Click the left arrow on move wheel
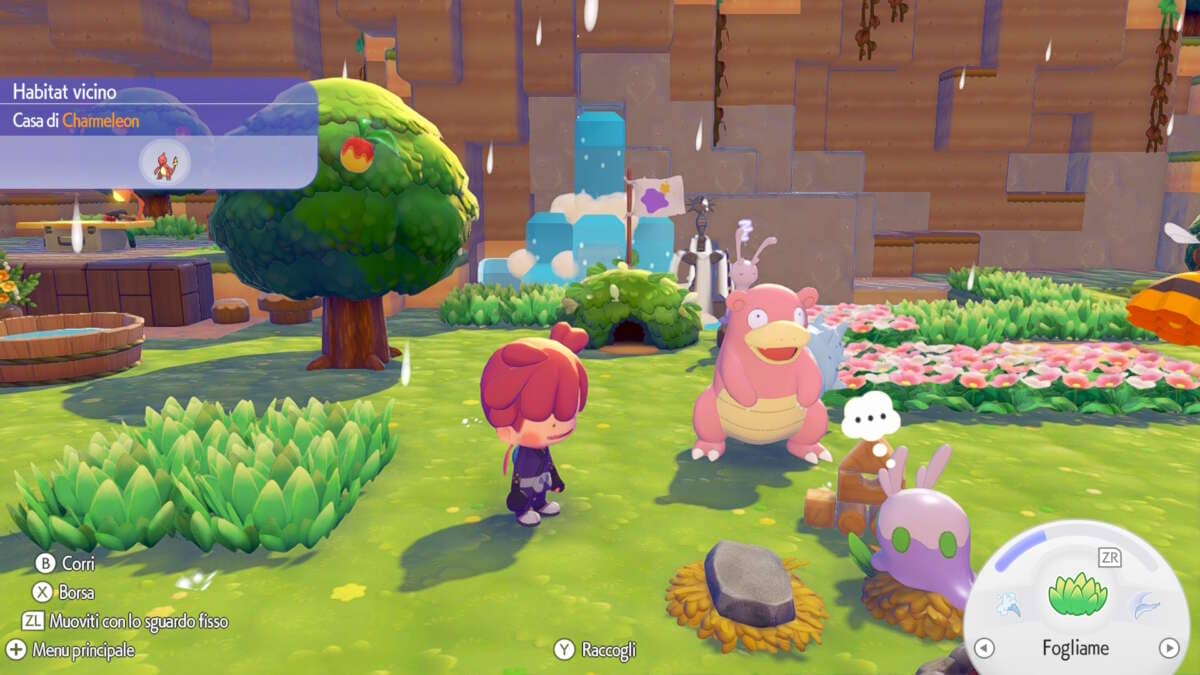The width and height of the screenshot is (1200, 675). click(984, 648)
